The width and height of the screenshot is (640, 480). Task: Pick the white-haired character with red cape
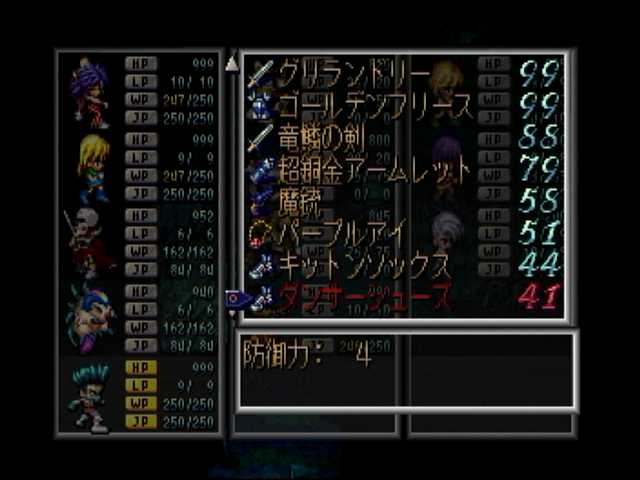88,241
